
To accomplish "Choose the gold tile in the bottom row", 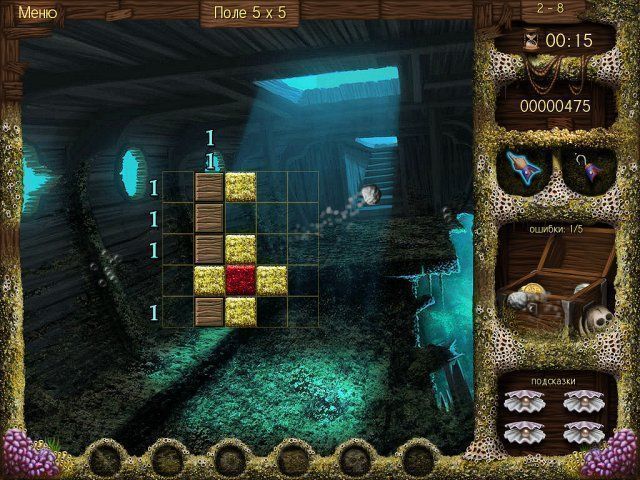I will tap(240, 312).
